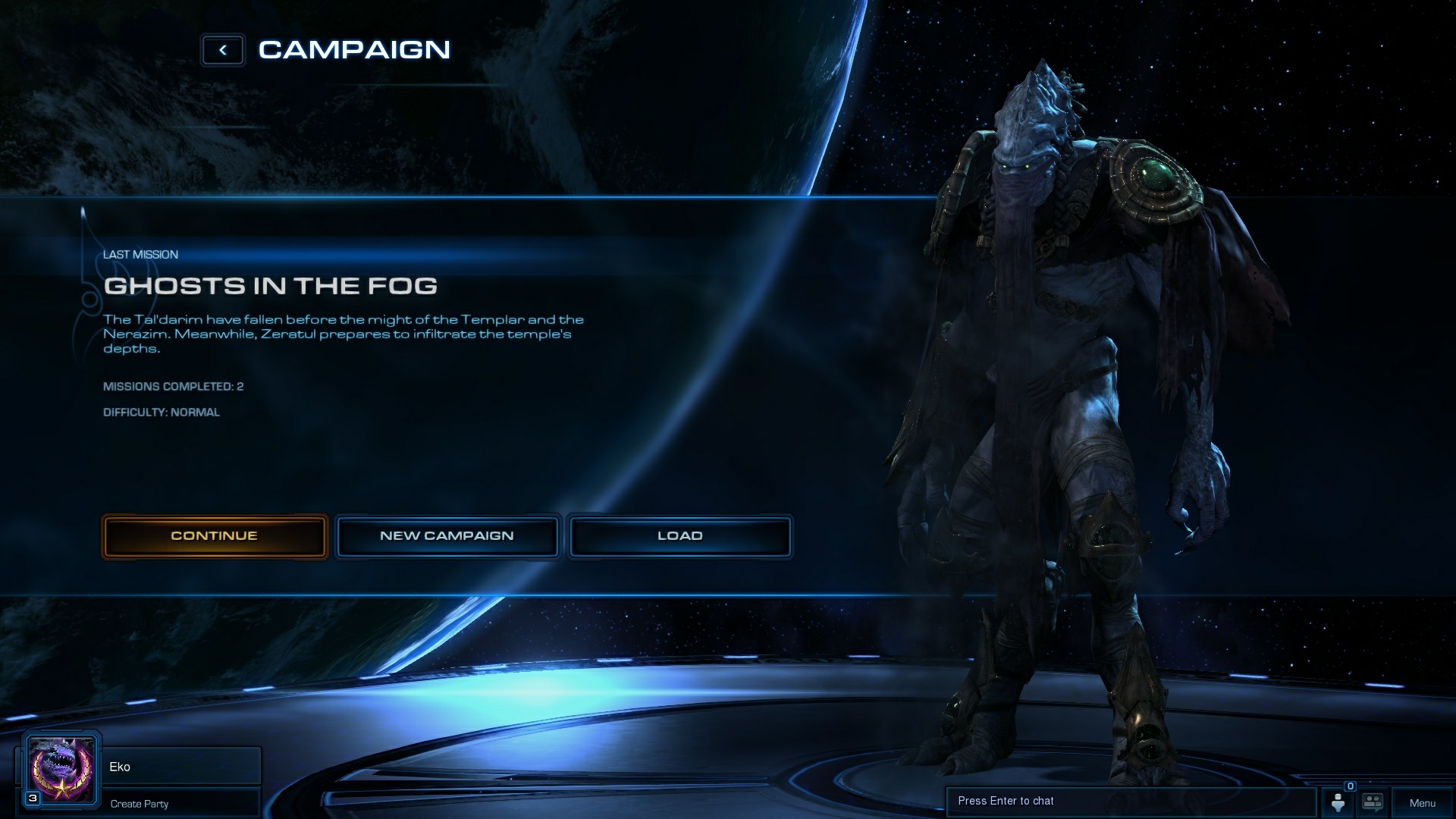The width and height of the screenshot is (1456, 819).
Task: Click Eko's profile portrait
Action: tap(61, 770)
